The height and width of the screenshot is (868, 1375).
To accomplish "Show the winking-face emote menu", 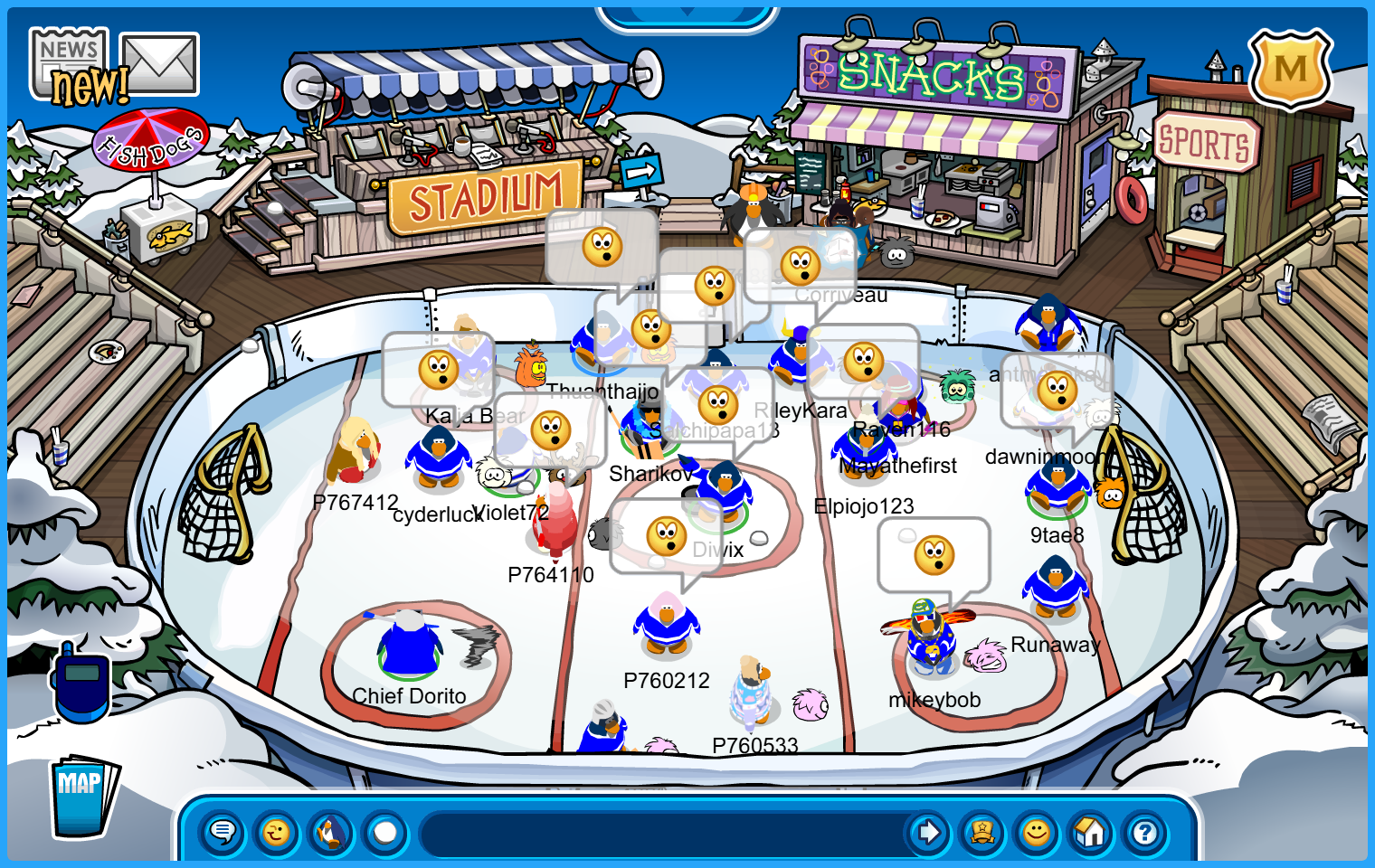I will [x=277, y=832].
